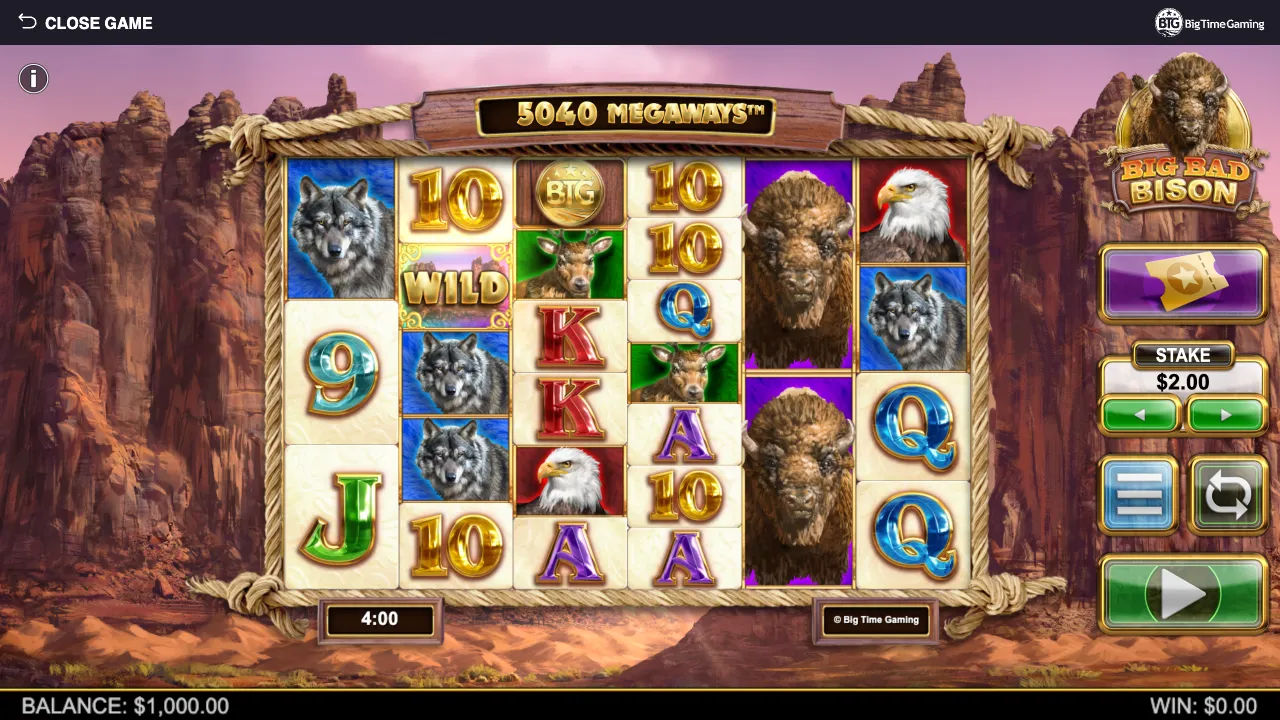1280x720 pixels.
Task: Increase the stake amount
Action: (x=1226, y=415)
